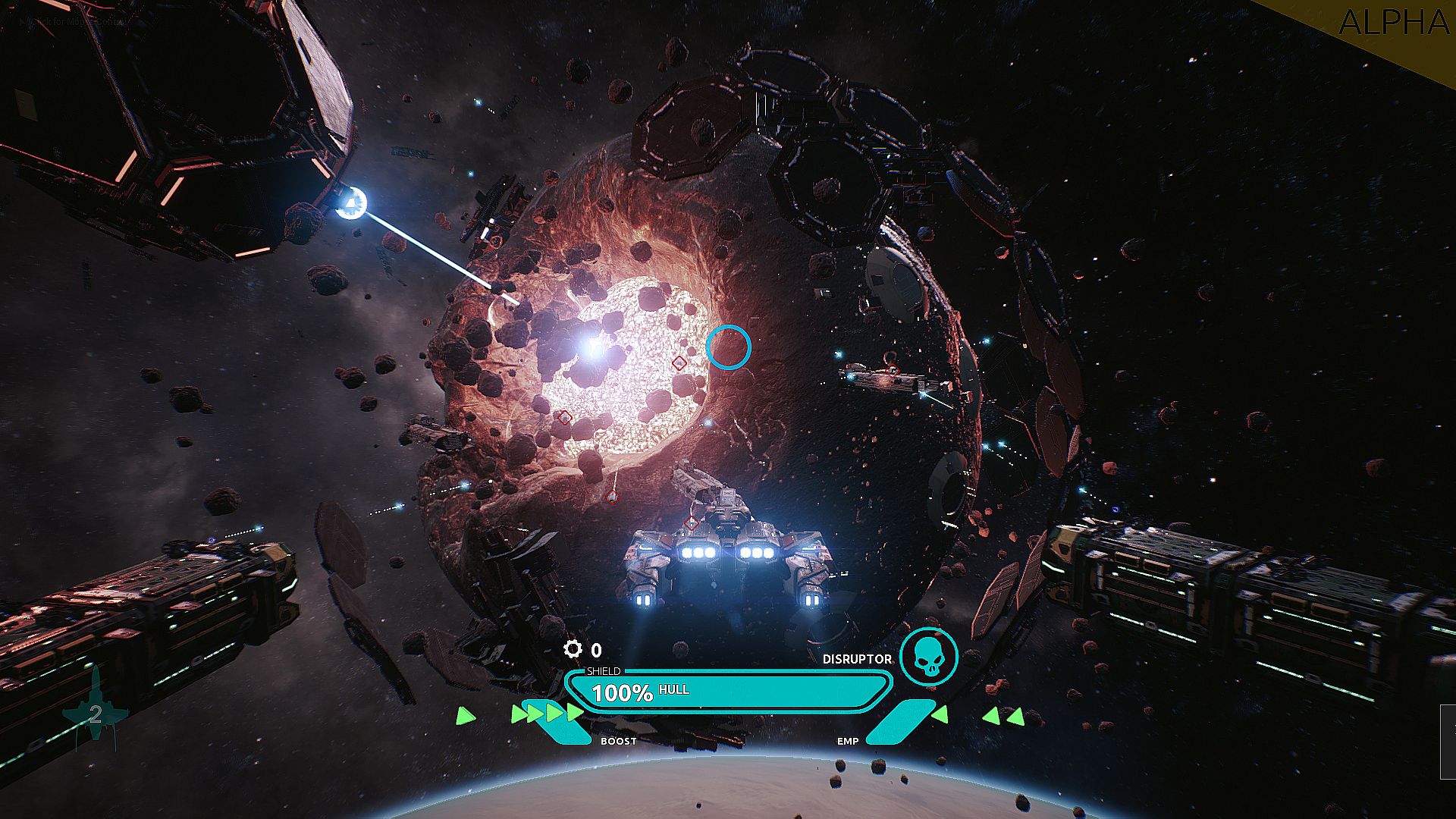
Task: Select the ship lives icon showing 2
Action: [x=96, y=714]
